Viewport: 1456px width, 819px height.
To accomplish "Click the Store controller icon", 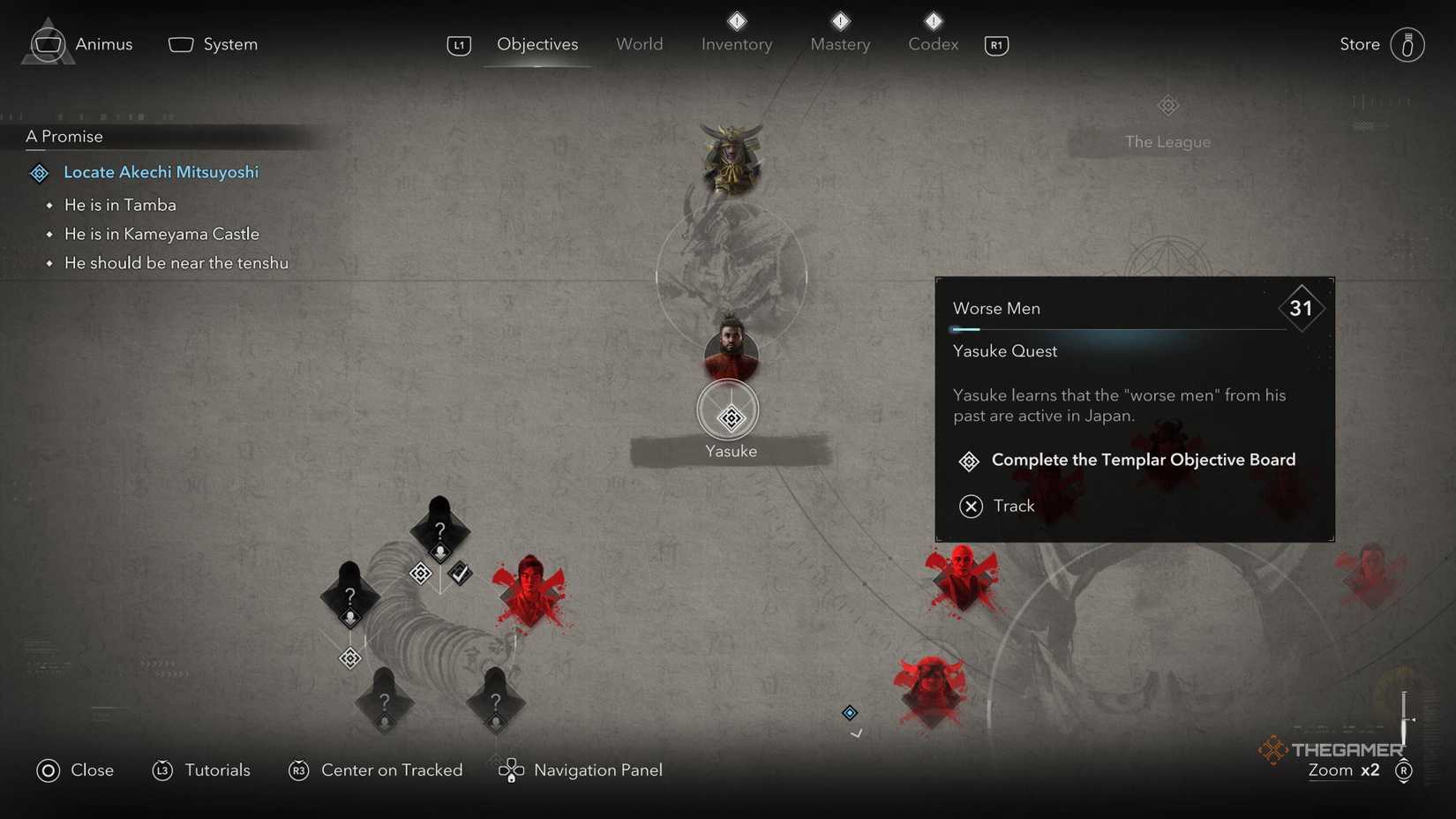I will coord(1409,44).
